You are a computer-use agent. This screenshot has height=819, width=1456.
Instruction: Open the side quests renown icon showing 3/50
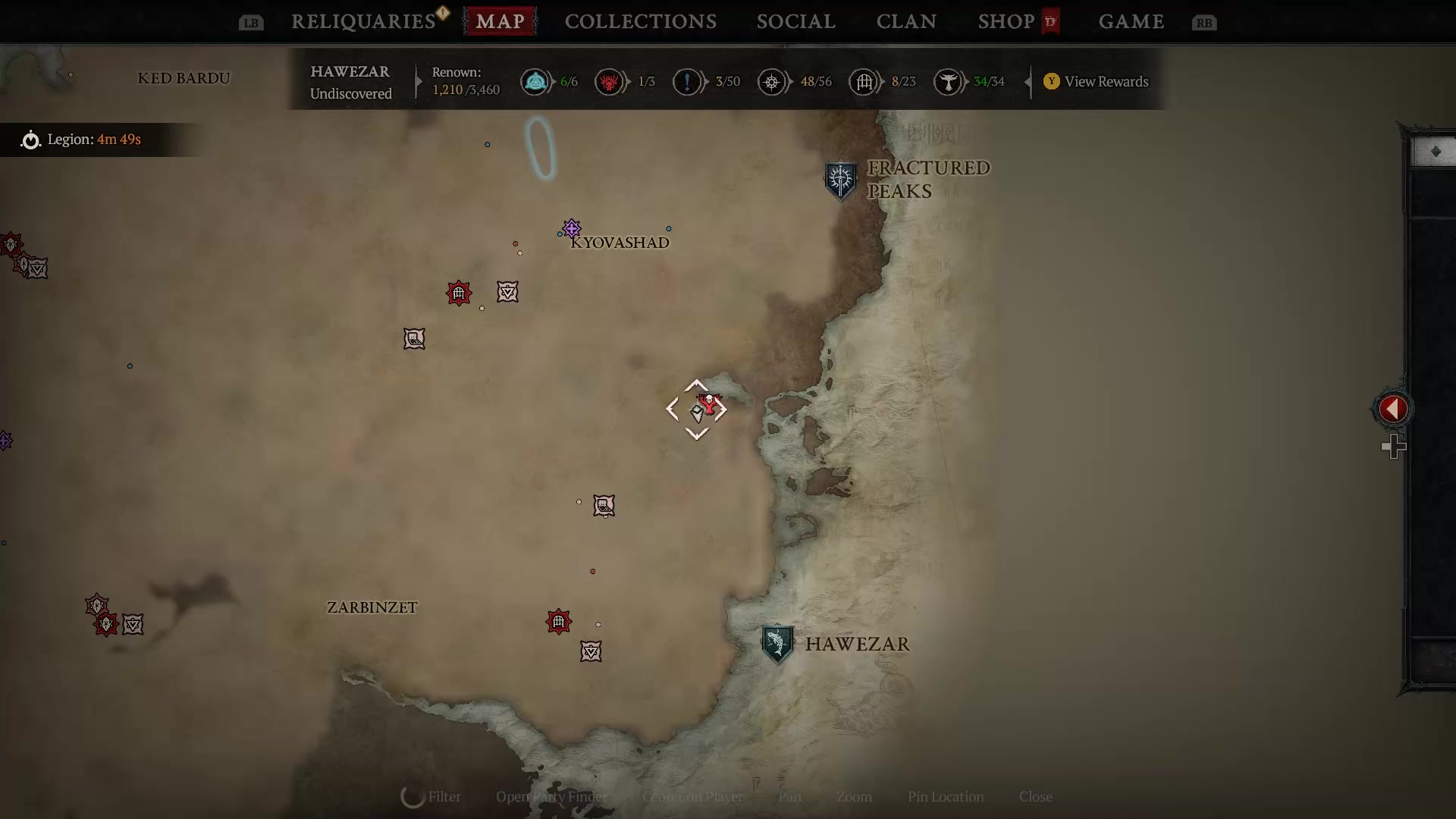pos(687,82)
